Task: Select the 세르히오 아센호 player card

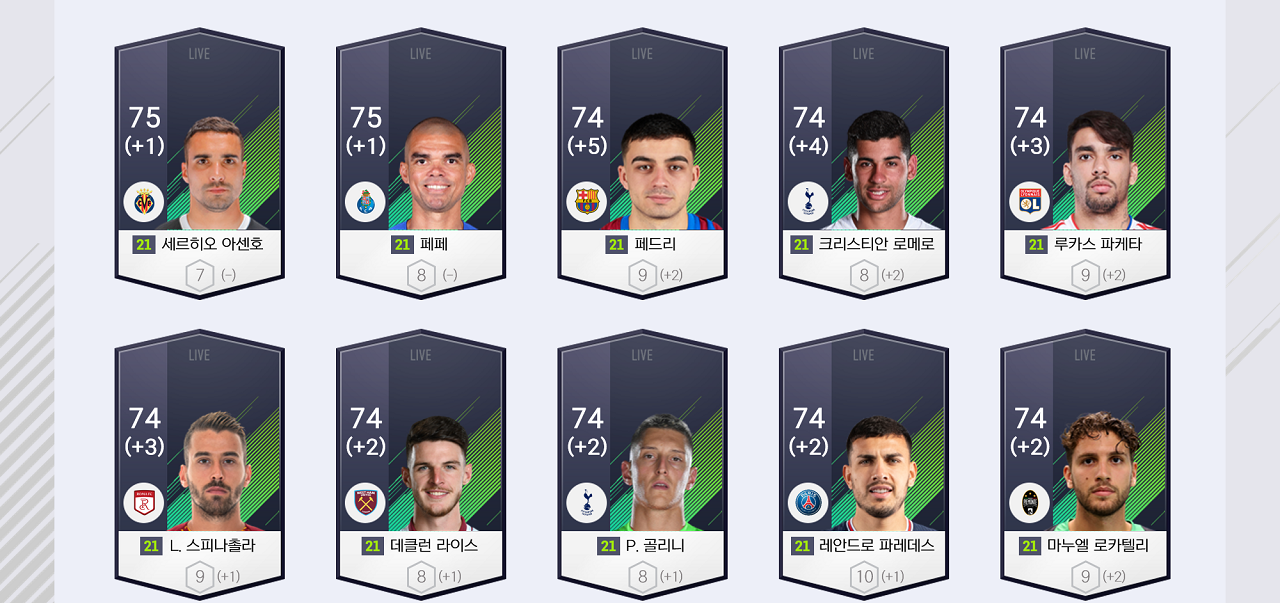Action: (x=199, y=165)
